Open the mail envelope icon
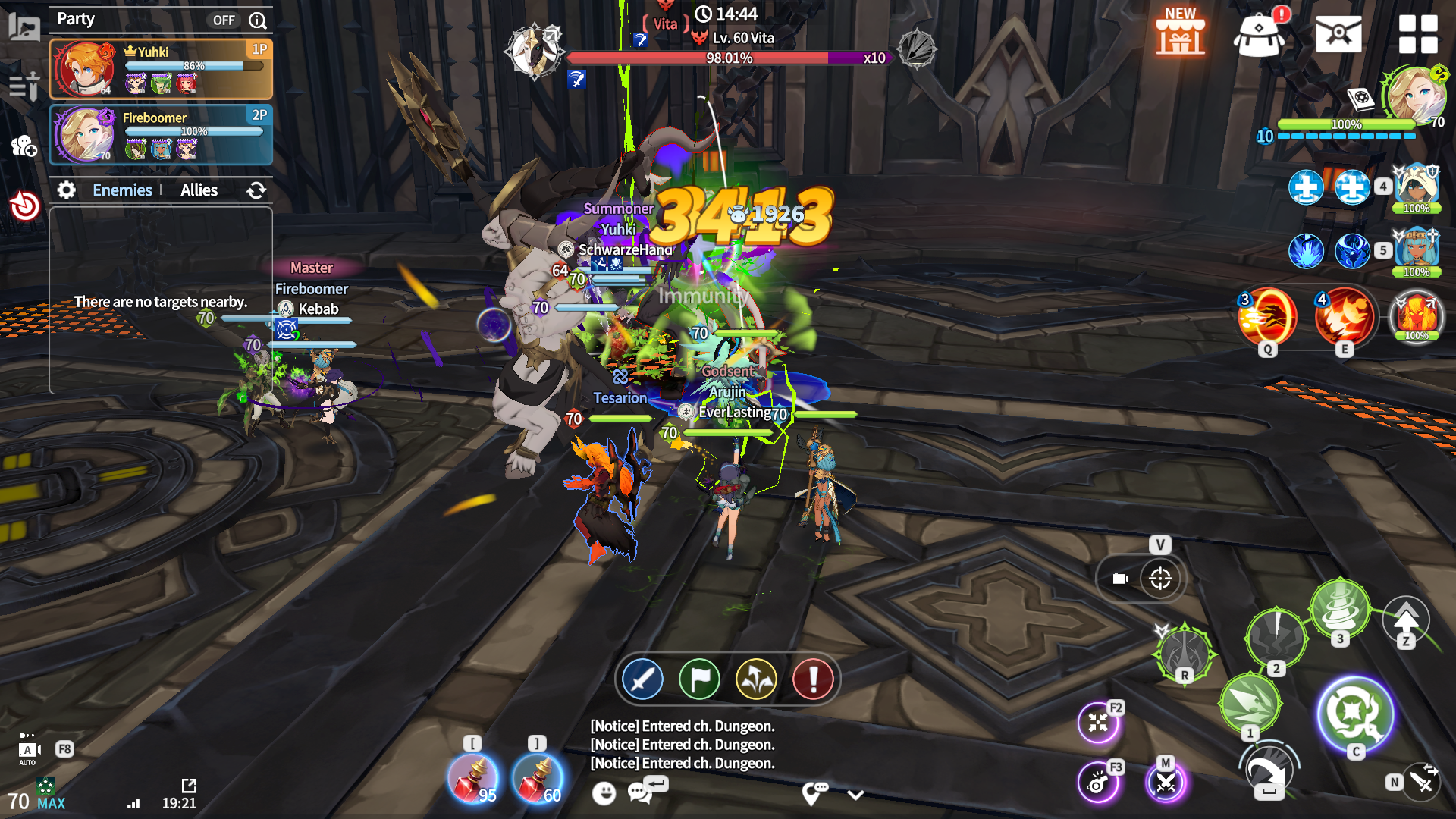 coord(1338,34)
